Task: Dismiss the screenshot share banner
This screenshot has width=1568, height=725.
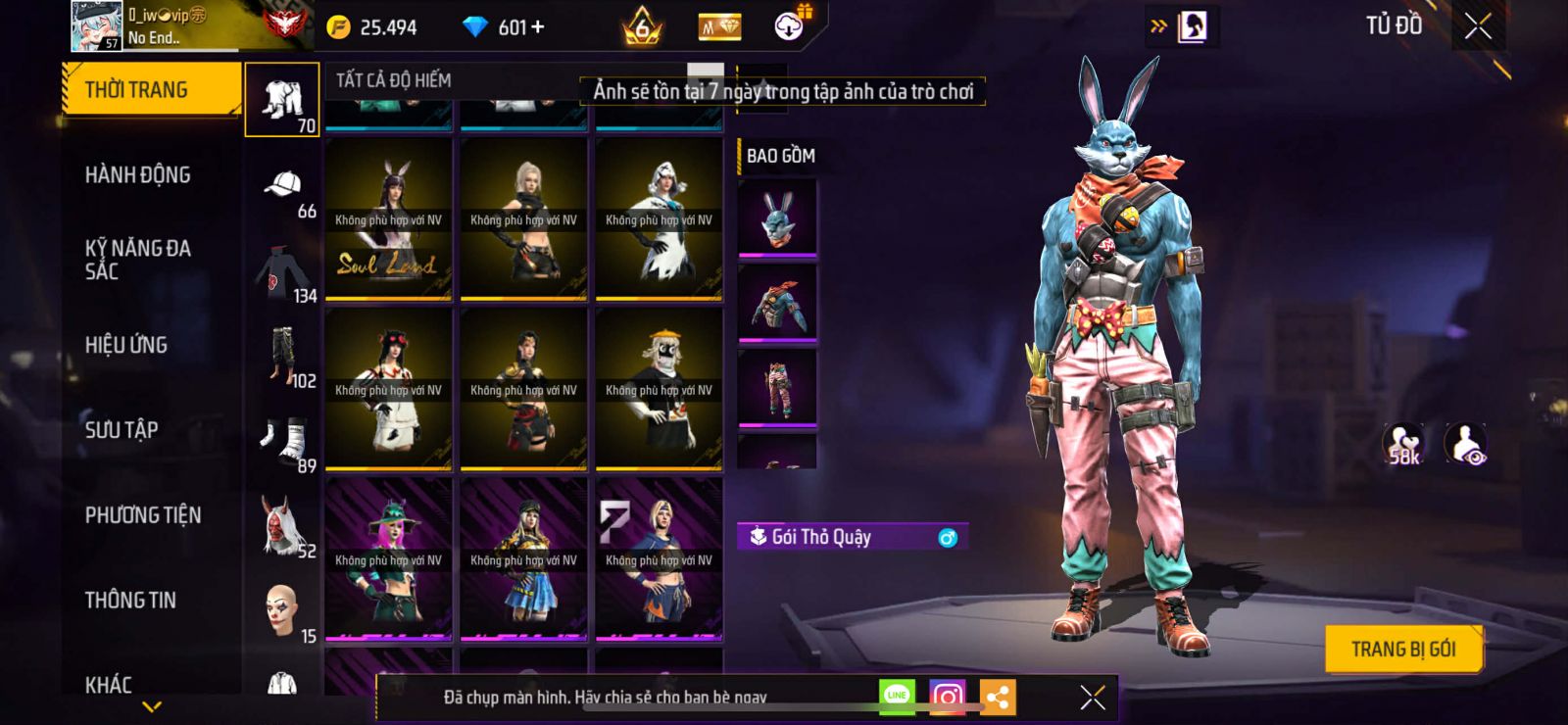Action: point(1092,697)
